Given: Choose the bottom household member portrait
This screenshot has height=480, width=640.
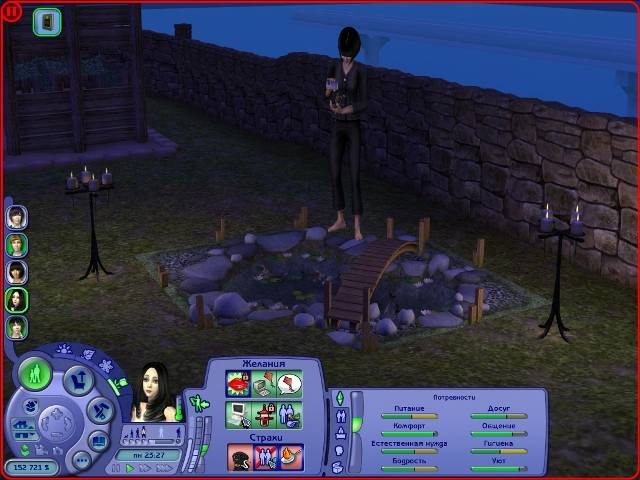Looking at the screenshot, I should click(17, 327).
